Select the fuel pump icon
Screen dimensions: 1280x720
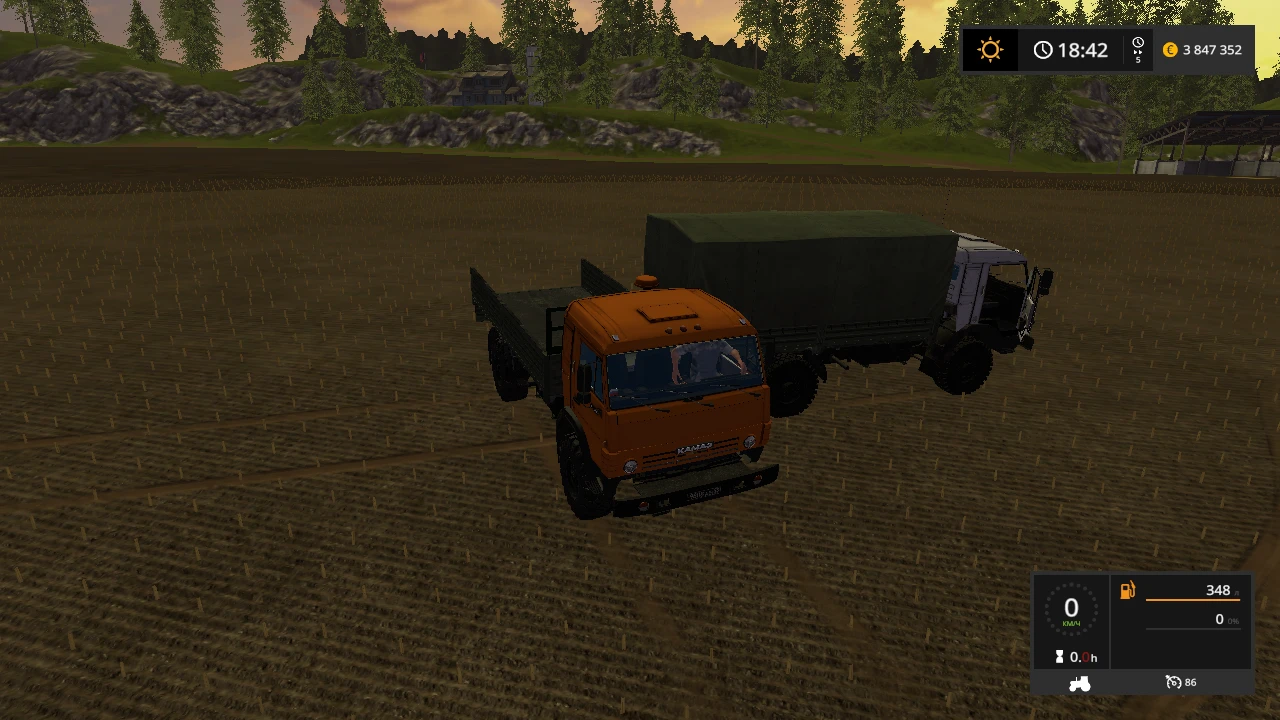coord(1127,590)
